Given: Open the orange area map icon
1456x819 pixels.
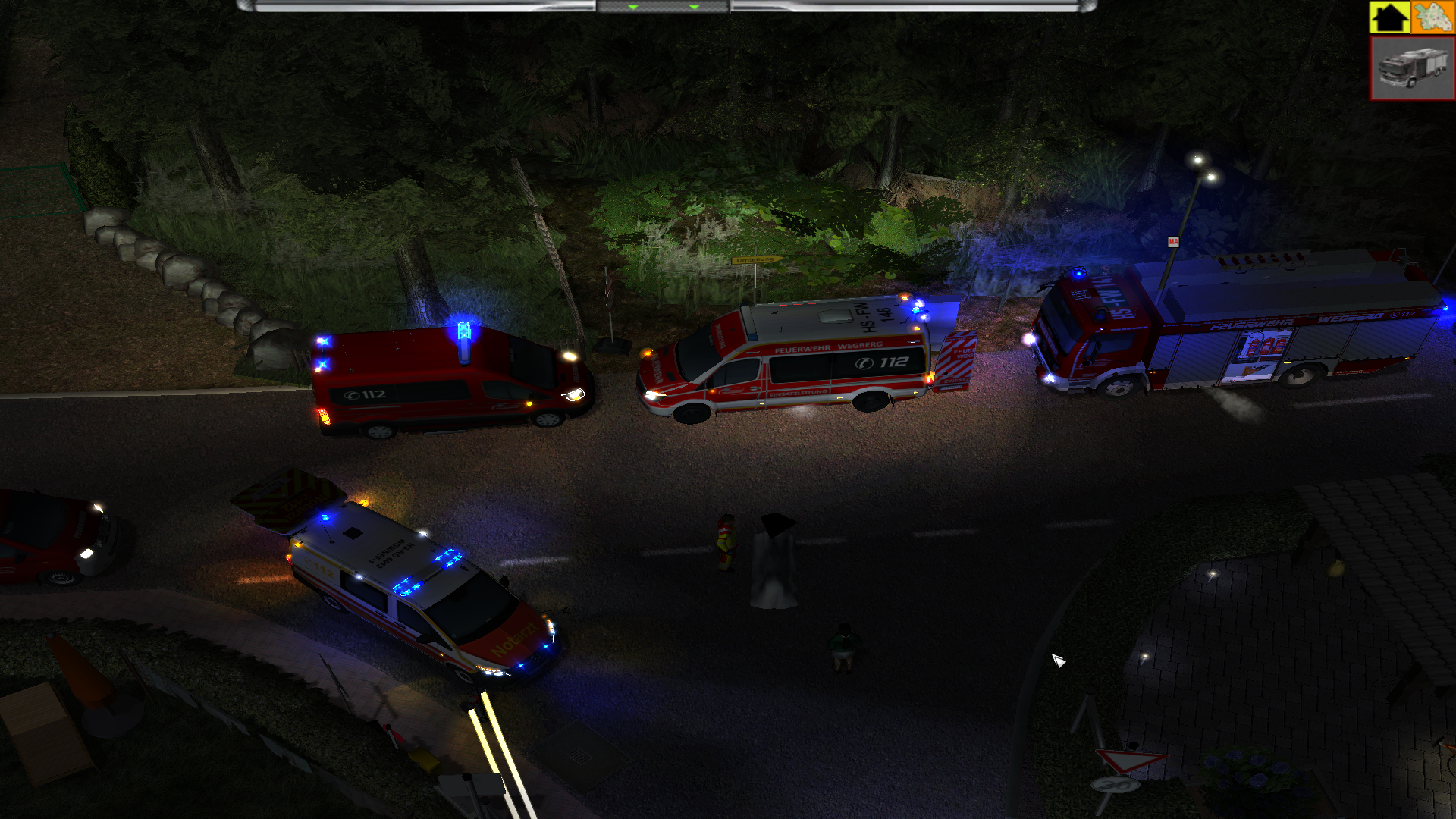Looking at the screenshot, I should click(1432, 17).
